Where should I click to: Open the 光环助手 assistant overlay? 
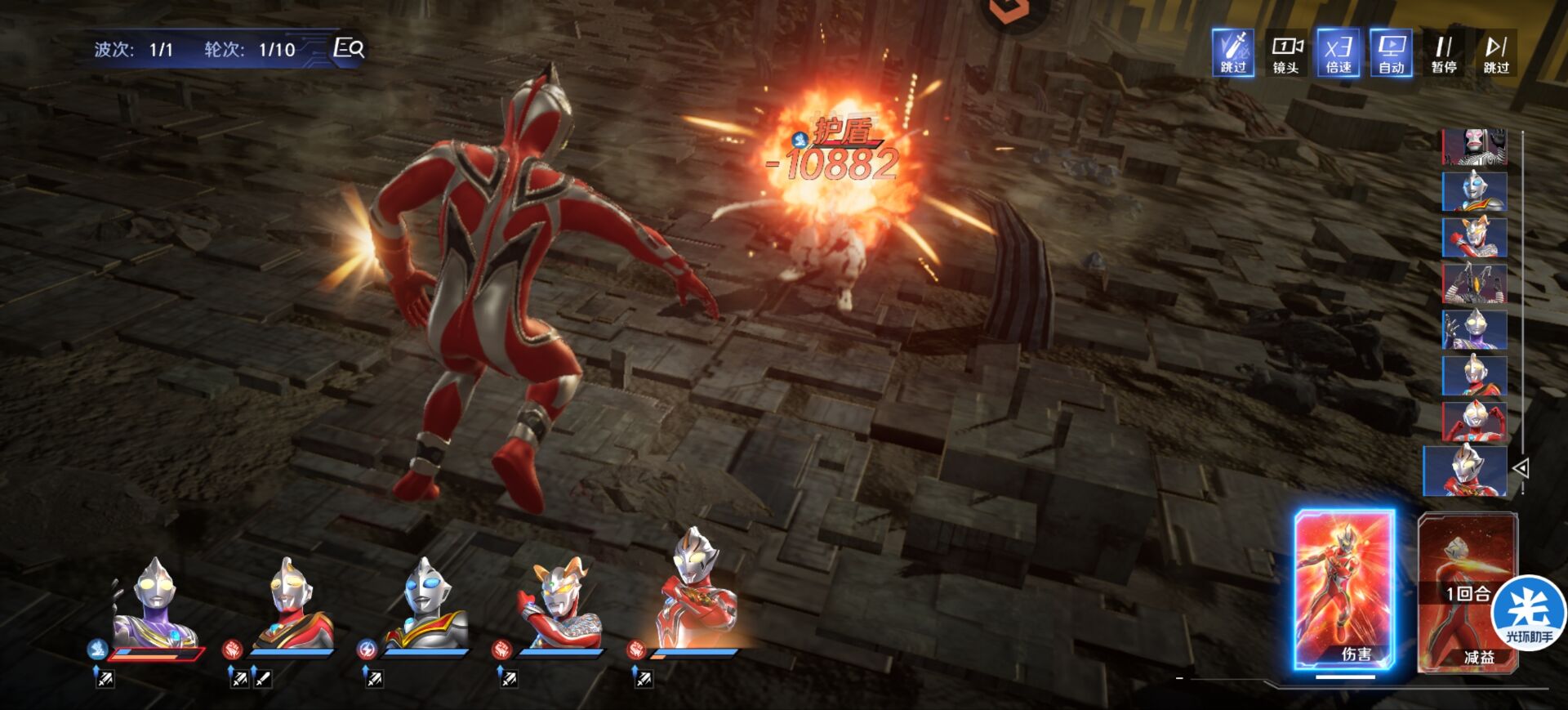(1529, 614)
